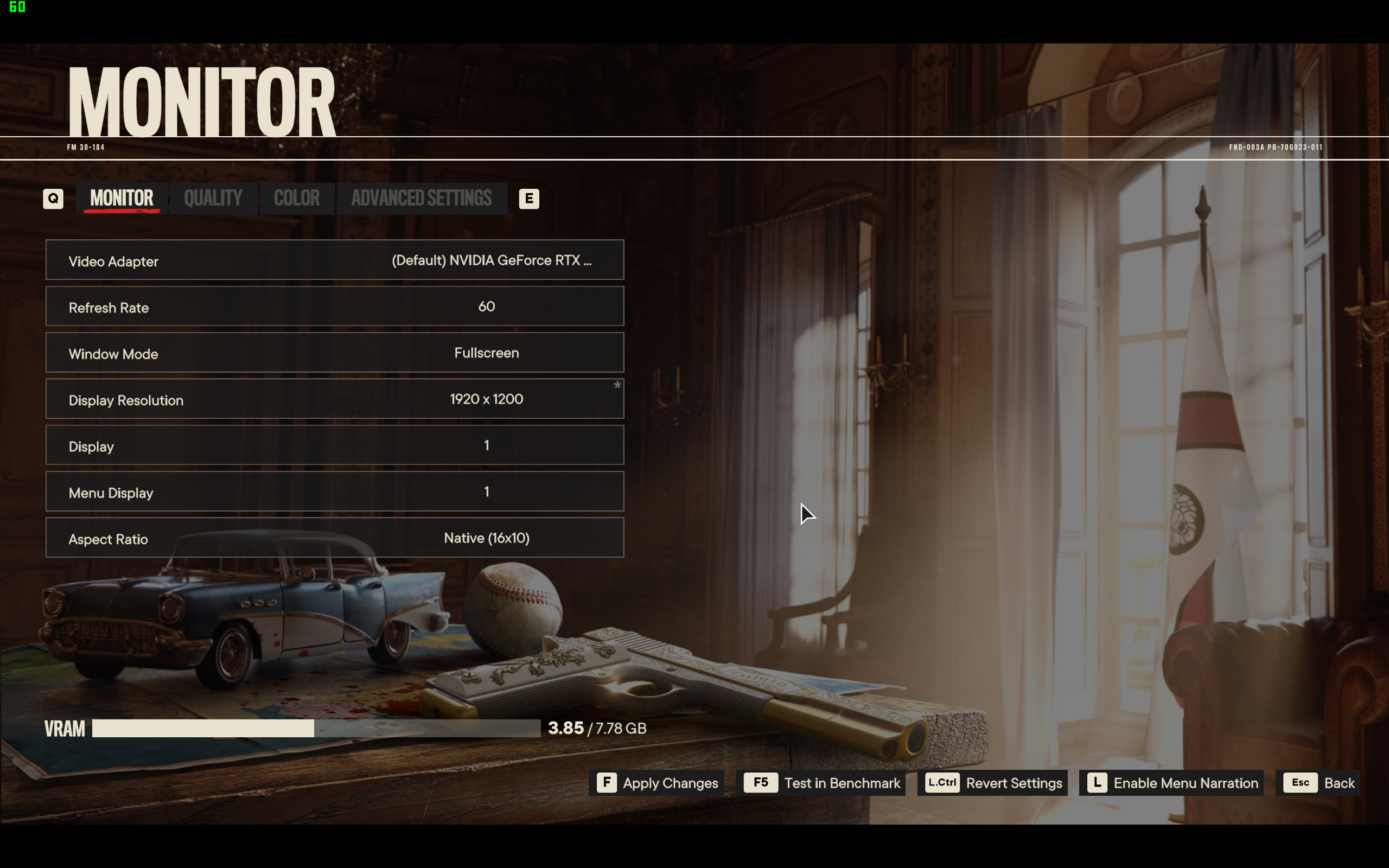
Task: Choose the Menu Display row
Action: tap(335, 492)
